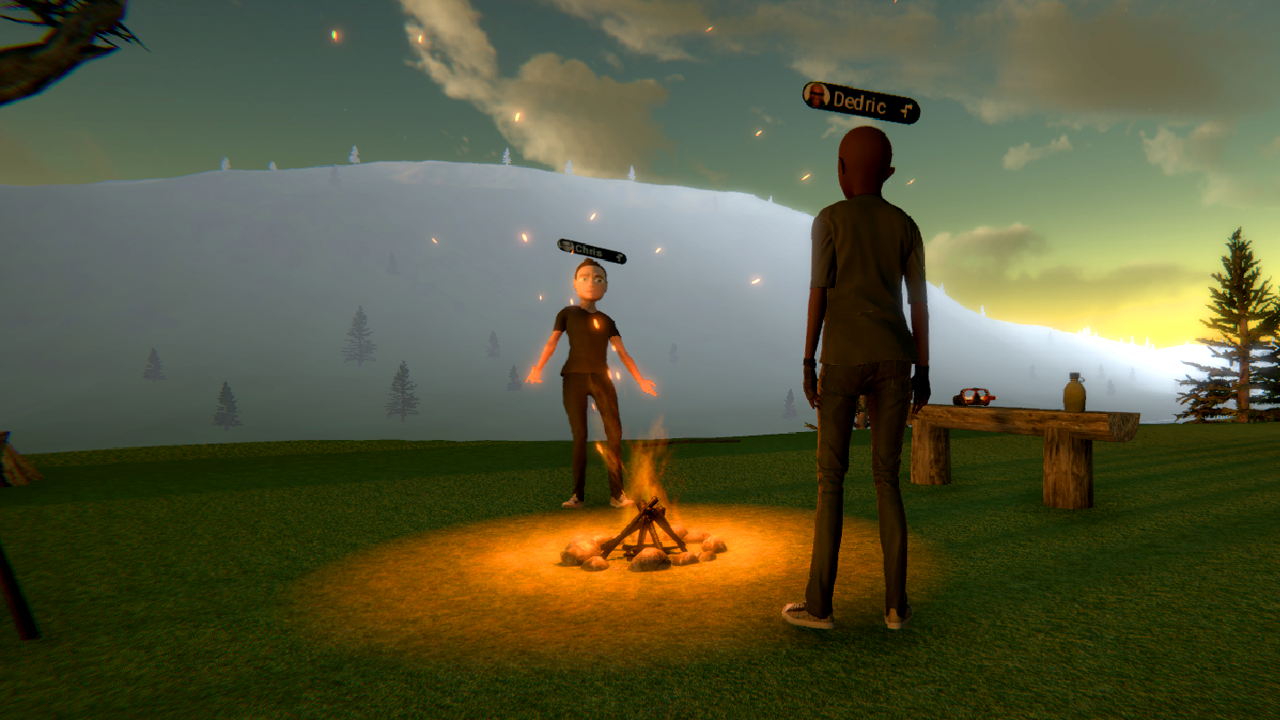Select the Chris nametag
Image resolution: width=1280 pixels, height=720 pixels.
pyautogui.click(x=592, y=251)
